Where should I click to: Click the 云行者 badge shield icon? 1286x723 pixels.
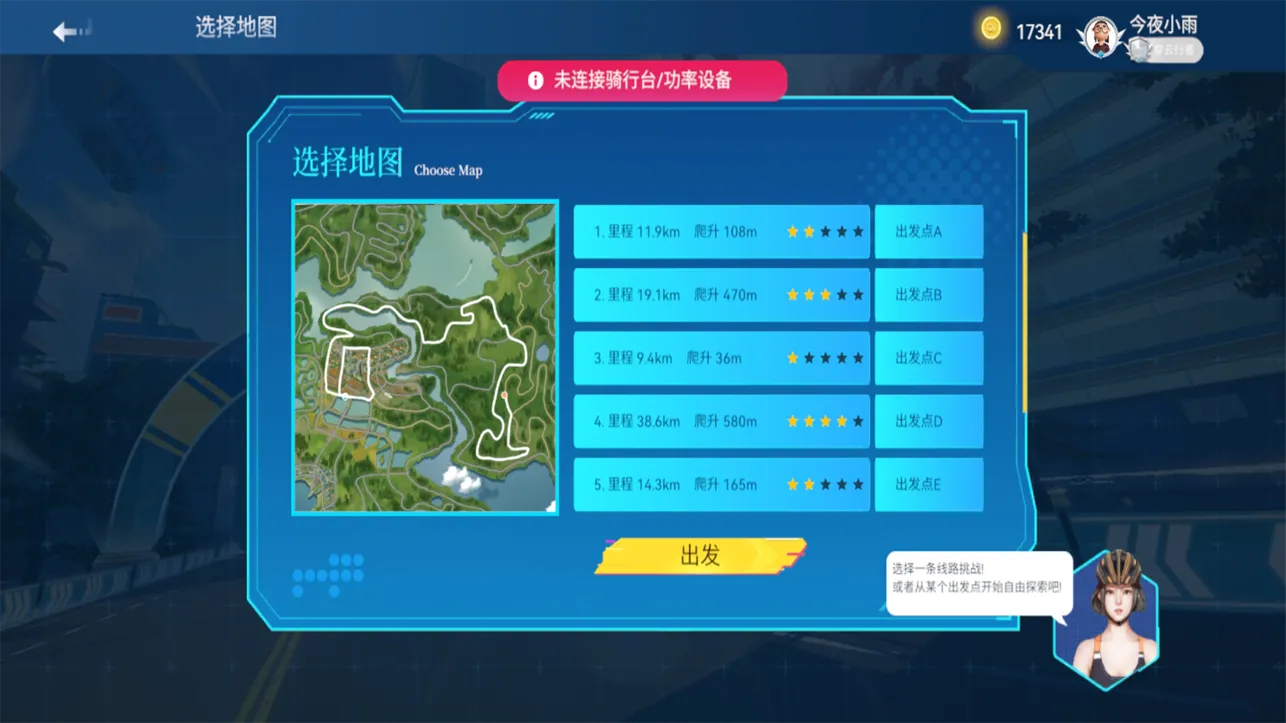pos(1138,47)
